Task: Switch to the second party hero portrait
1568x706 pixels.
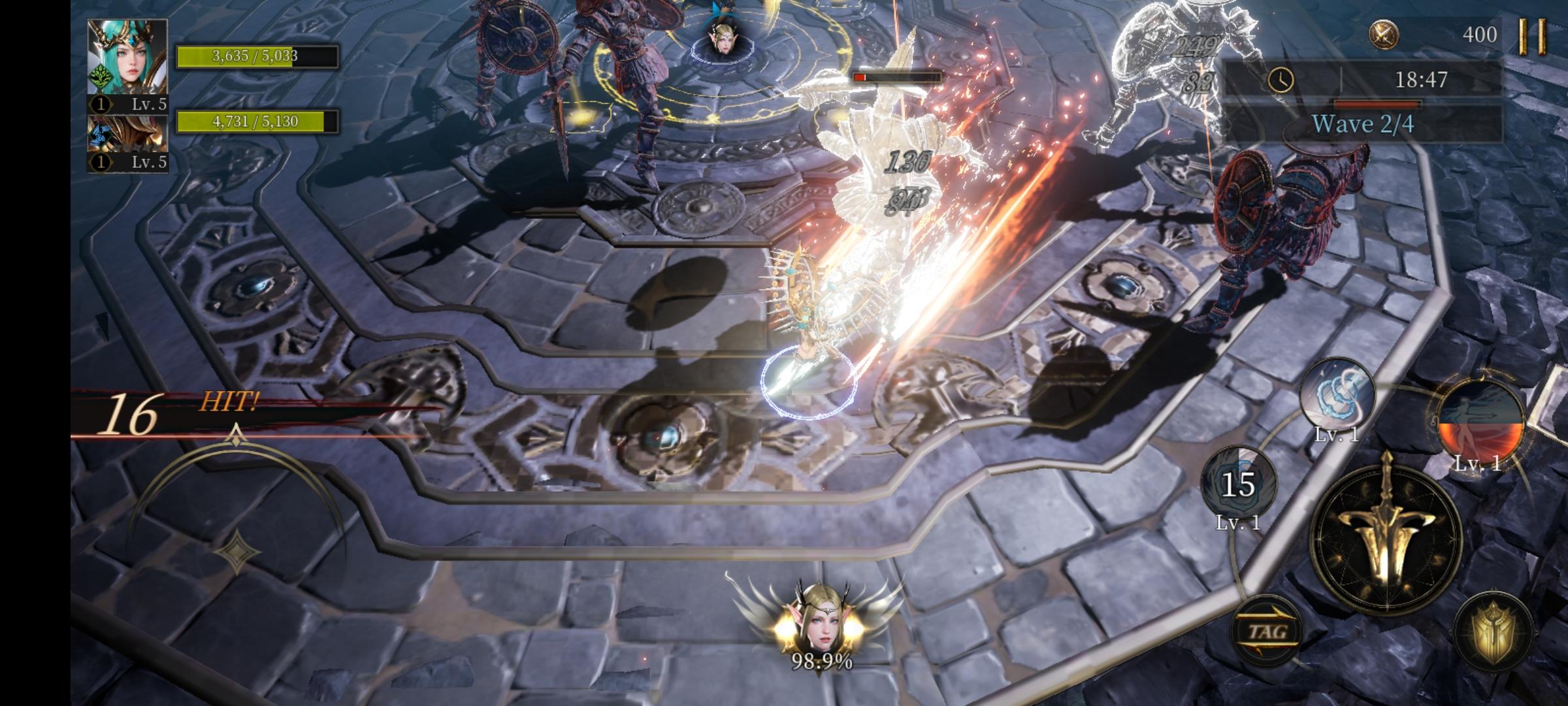Action: tap(127, 134)
